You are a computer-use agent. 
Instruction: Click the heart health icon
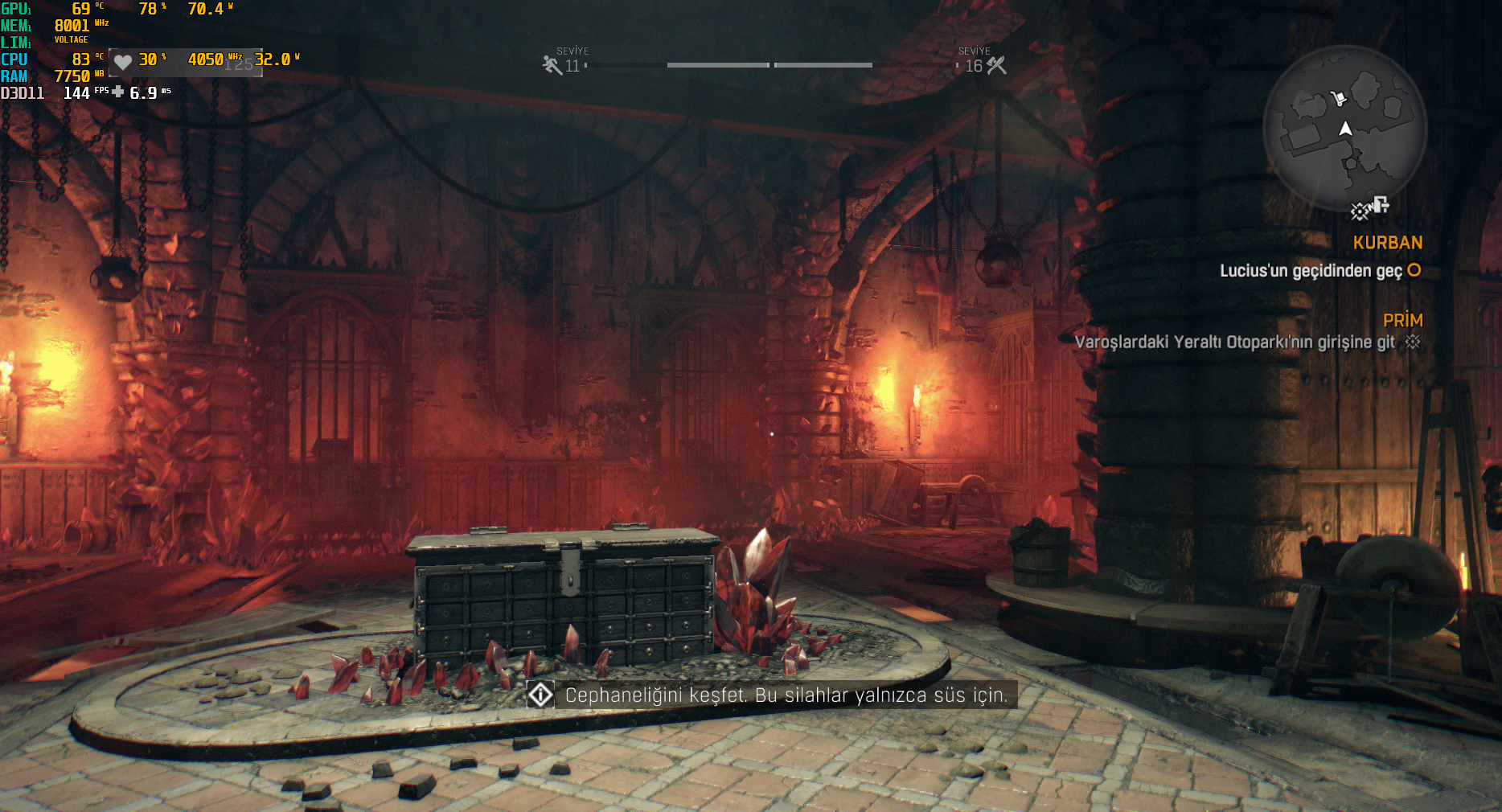click(x=122, y=62)
